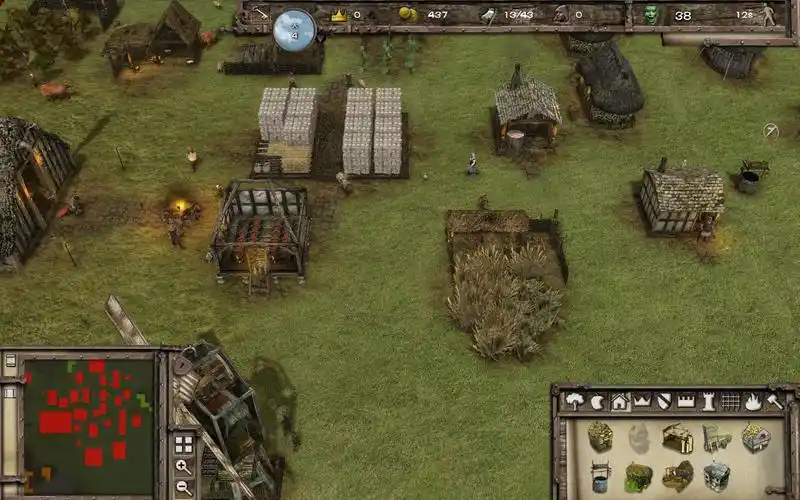The width and height of the screenshot is (800, 500).
Task: Click the town minimap
Action: [x=89, y=410]
